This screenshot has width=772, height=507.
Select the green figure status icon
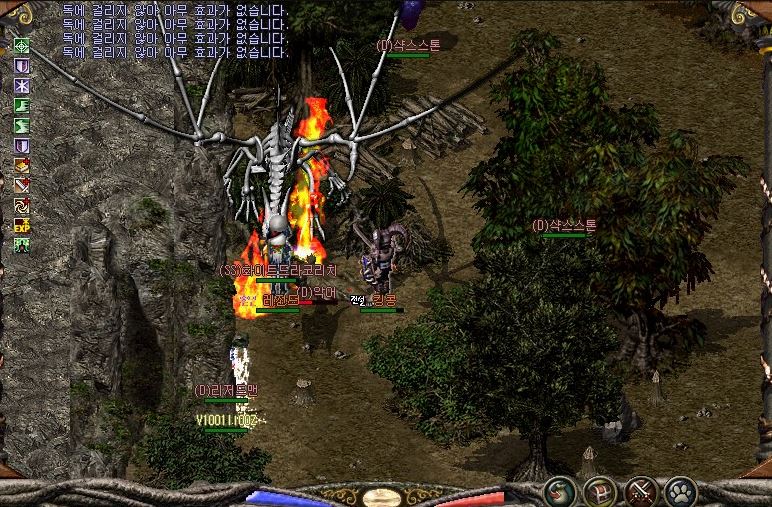[x=21, y=246]
